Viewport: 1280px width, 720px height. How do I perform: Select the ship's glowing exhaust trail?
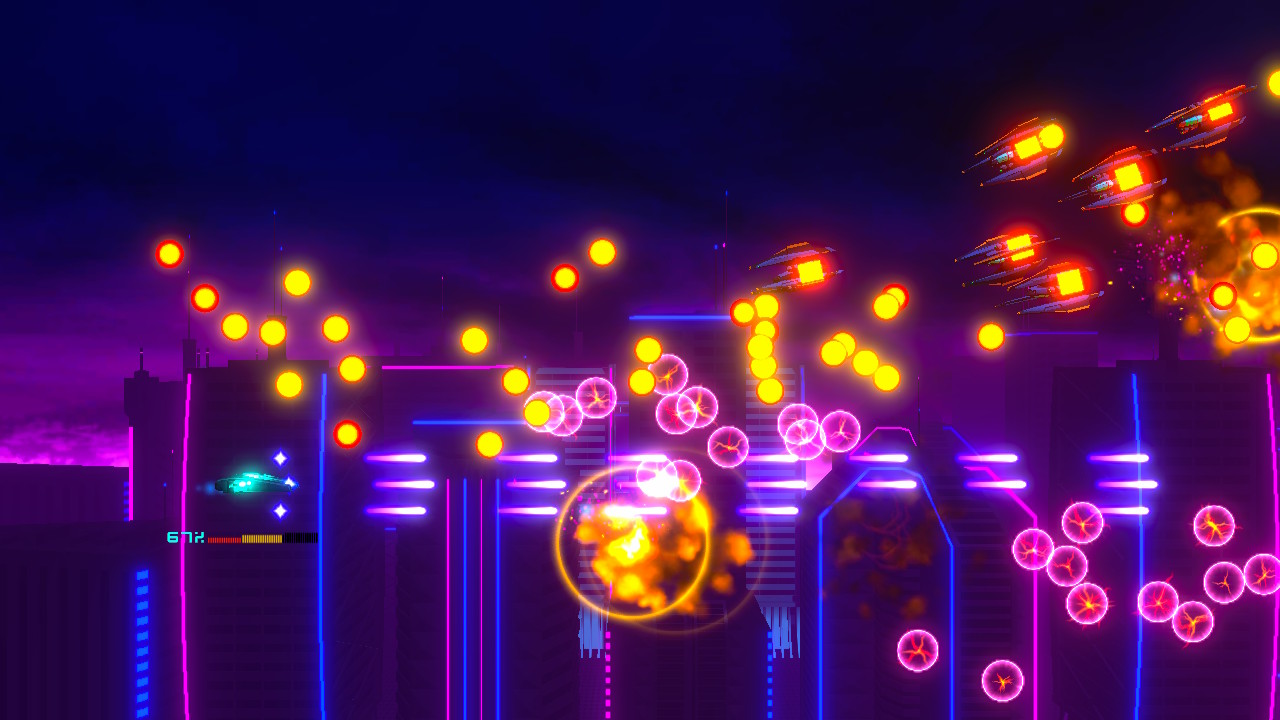click(205, 487)
